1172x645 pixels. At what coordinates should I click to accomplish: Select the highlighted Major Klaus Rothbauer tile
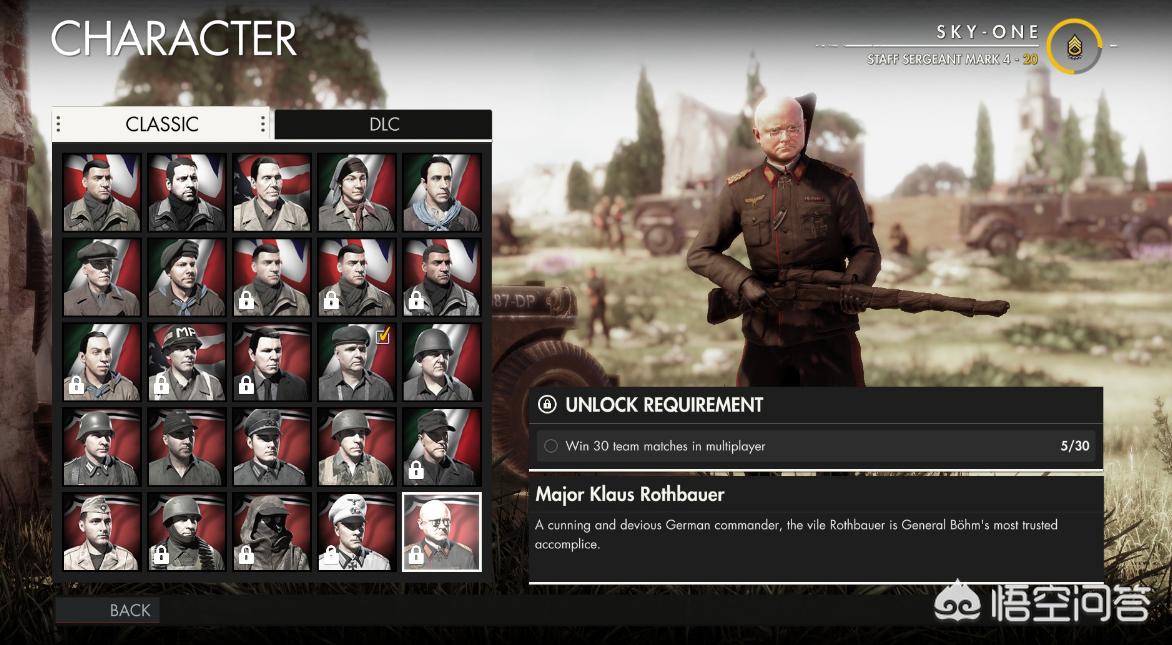tap(442, 531)
